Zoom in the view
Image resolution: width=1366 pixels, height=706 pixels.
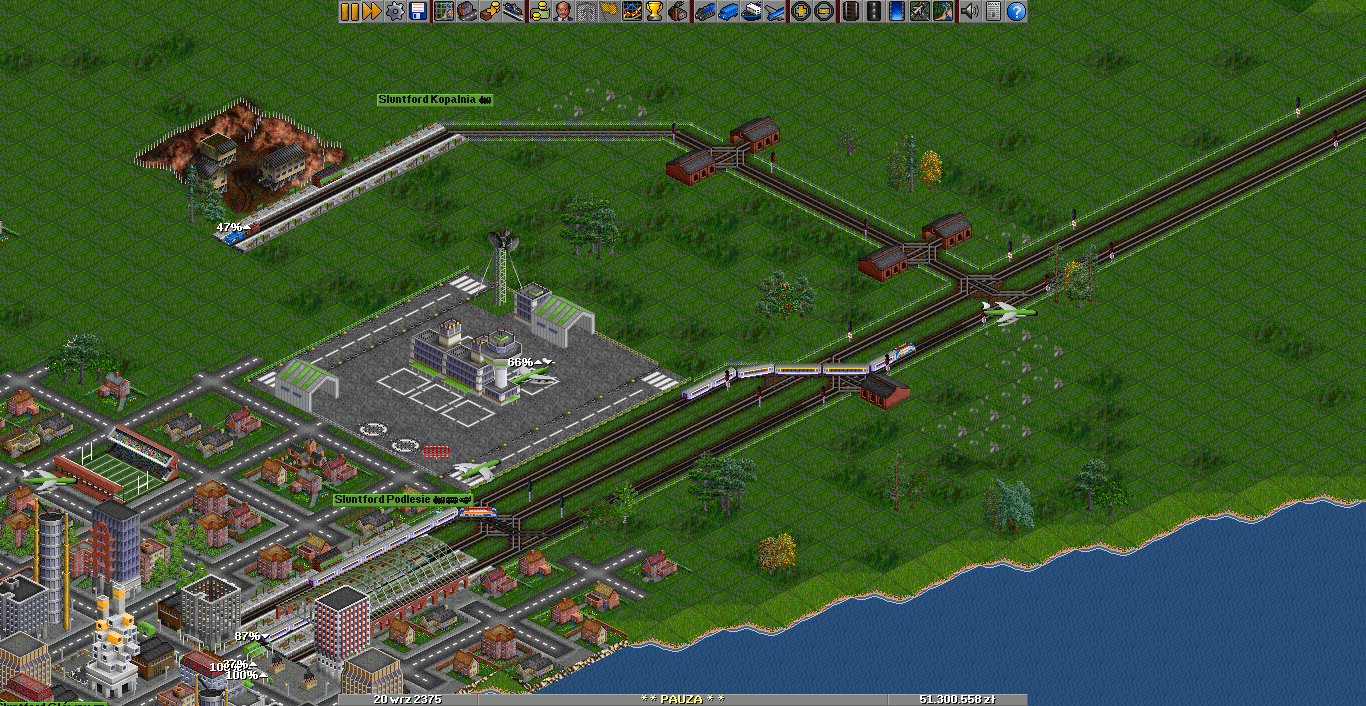pos(800,12)
